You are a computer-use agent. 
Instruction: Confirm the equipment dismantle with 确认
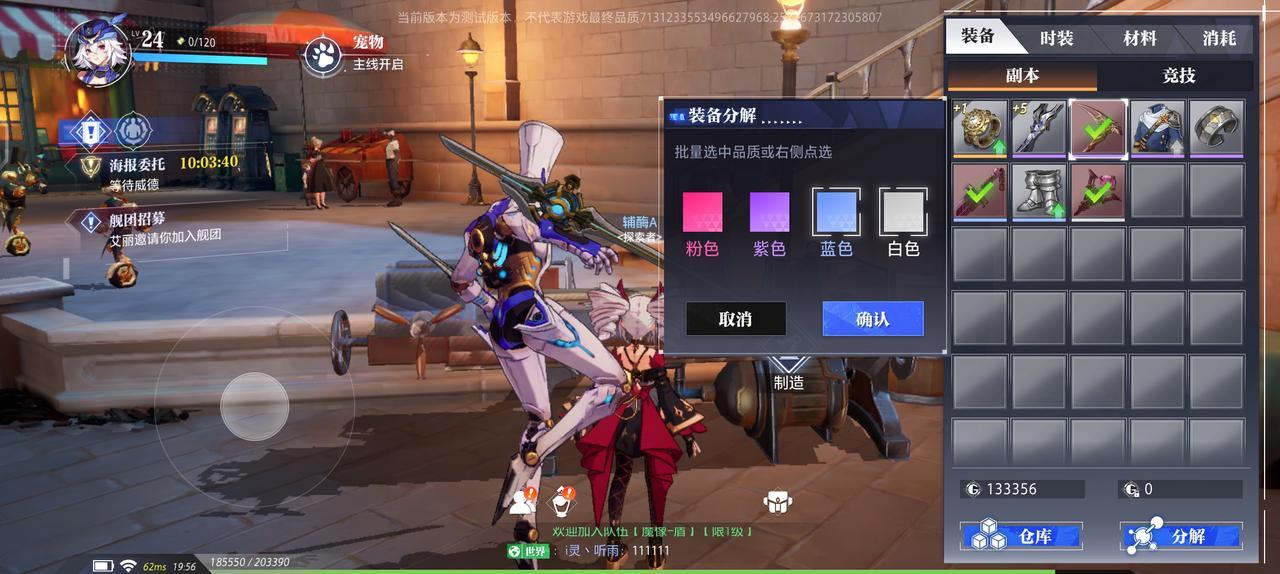pos(872,319)
